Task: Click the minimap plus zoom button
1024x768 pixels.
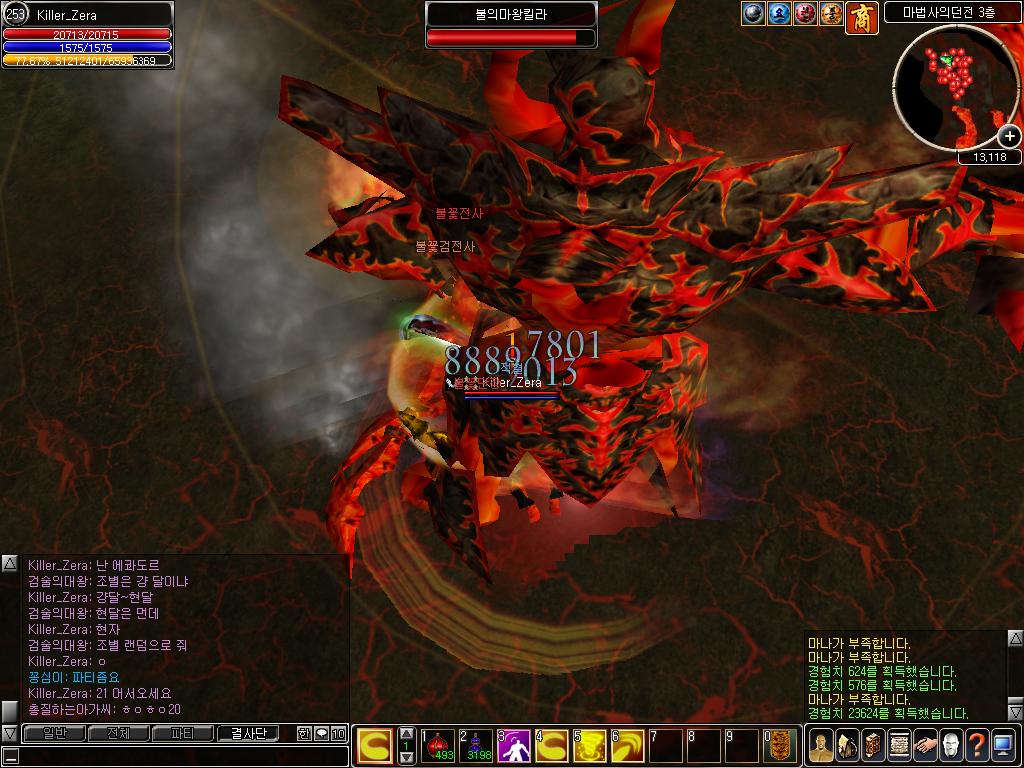Action: coord(1008,138)
